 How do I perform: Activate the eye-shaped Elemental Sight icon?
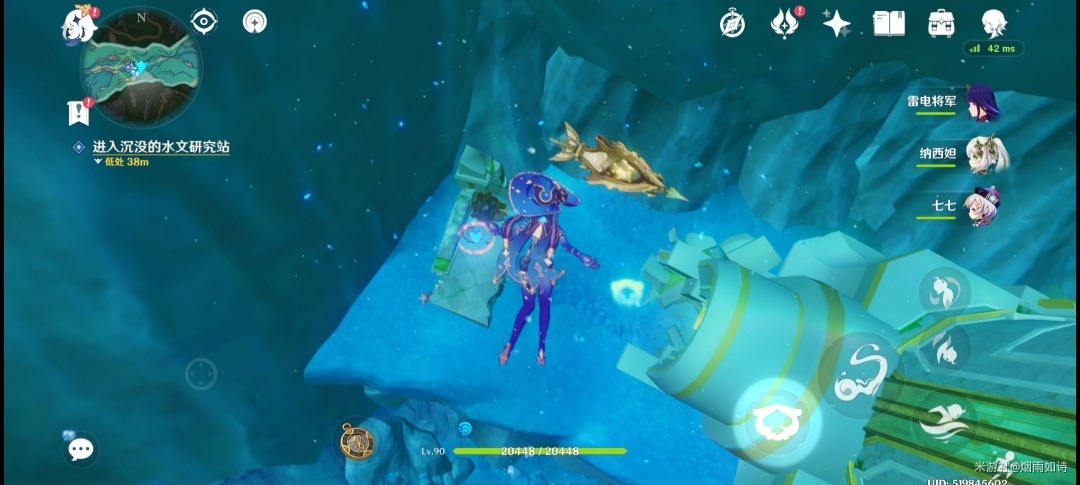(204, 22)
